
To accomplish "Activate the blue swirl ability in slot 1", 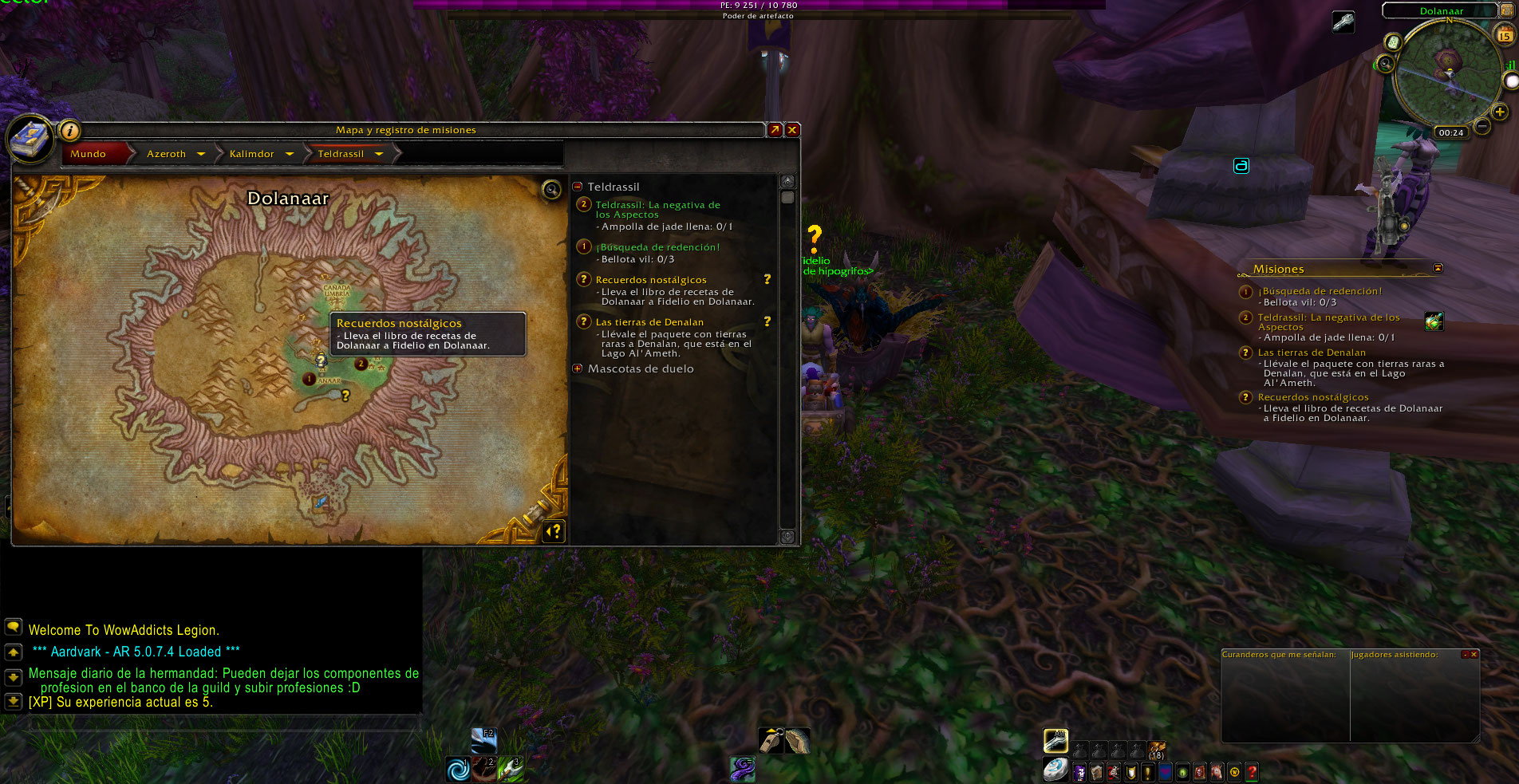I will tap(458, 770).
